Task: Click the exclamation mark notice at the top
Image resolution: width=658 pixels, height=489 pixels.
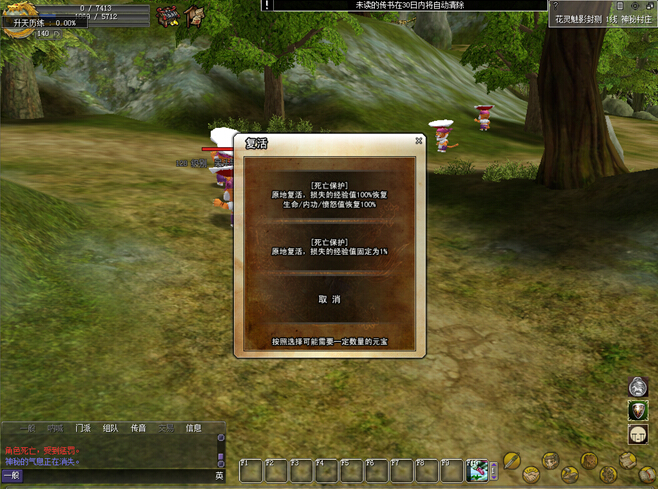Action: (267, 5)
